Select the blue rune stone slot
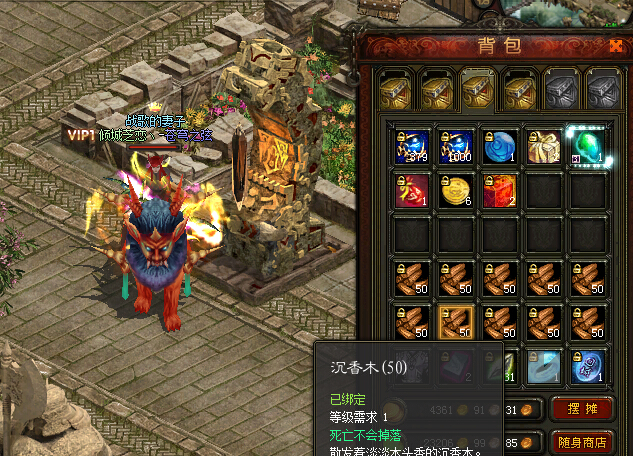The image size is (633, 456). pyautogui.click(x=587, y=366)
